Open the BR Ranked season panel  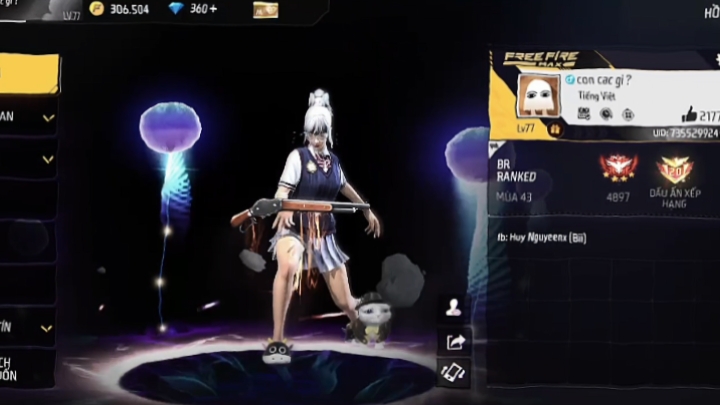(520, 180)
